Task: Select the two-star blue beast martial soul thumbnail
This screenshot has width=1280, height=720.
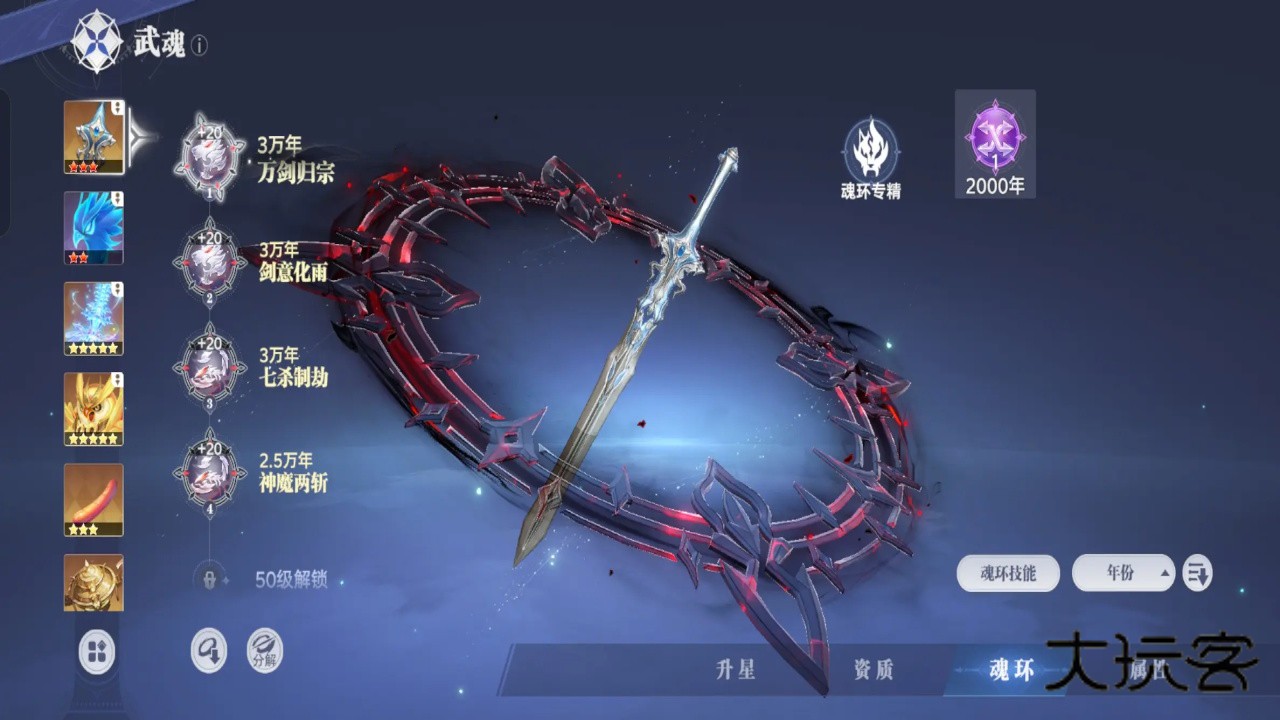Action: click(93, 228)
